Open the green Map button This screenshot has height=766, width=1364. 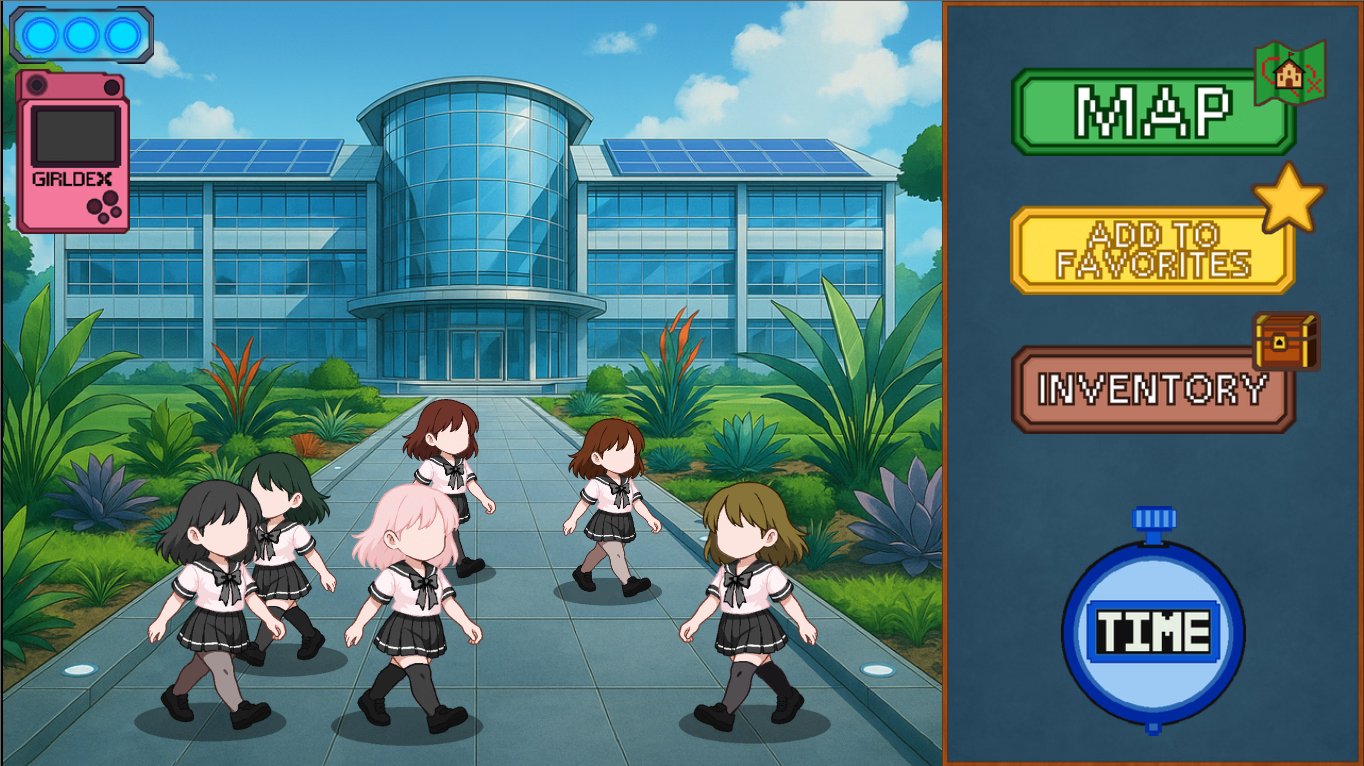1152,111
